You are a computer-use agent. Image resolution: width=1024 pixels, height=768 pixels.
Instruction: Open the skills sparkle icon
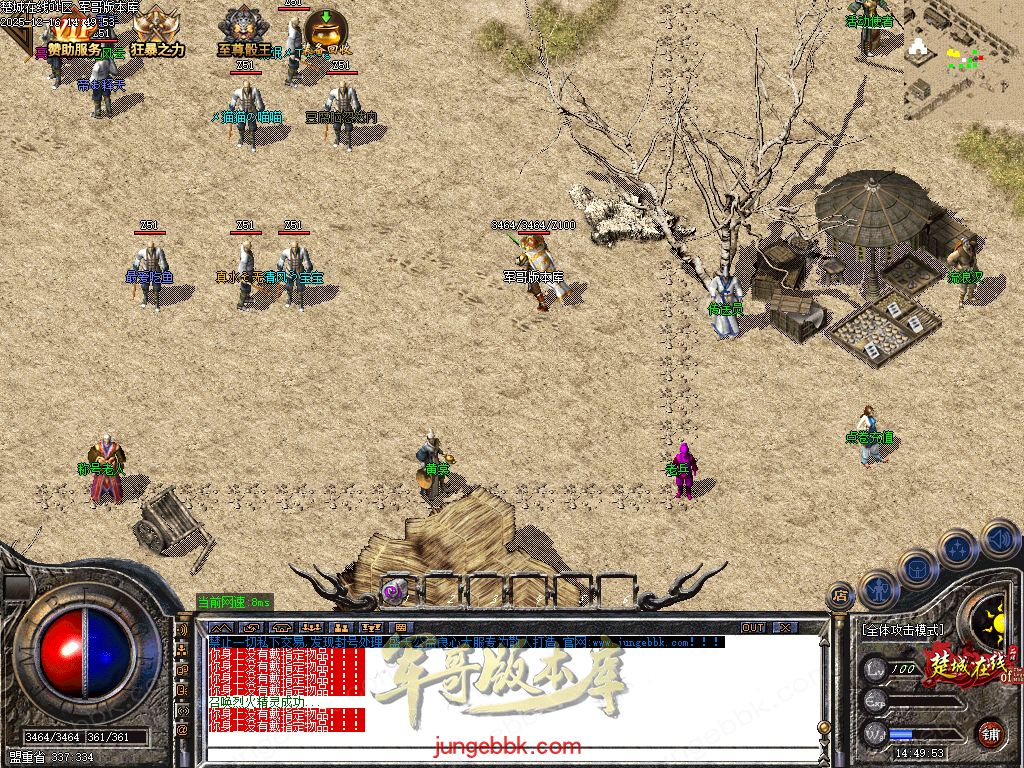click(x=957, y=548)
